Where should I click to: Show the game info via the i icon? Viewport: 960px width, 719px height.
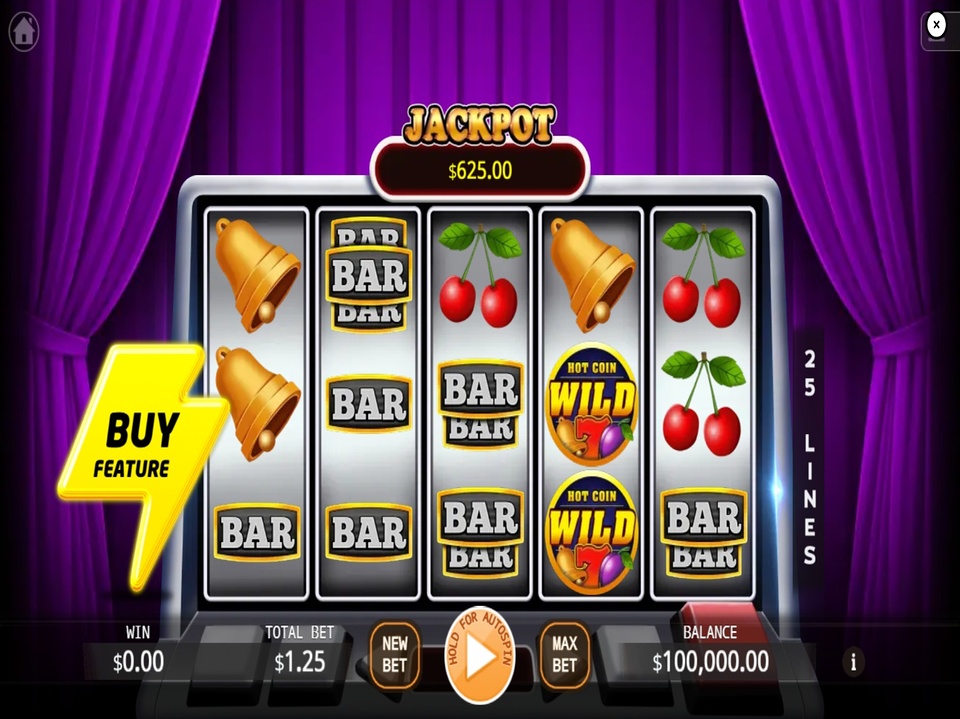853,661
